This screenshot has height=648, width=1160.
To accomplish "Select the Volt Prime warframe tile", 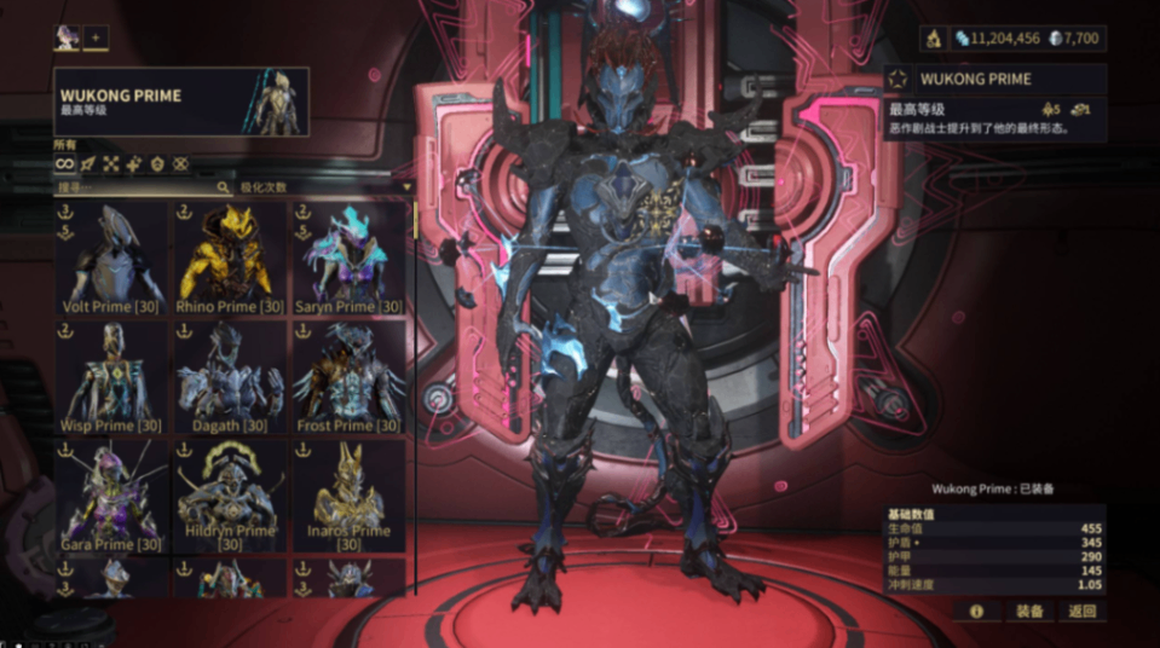I will 112,259.
